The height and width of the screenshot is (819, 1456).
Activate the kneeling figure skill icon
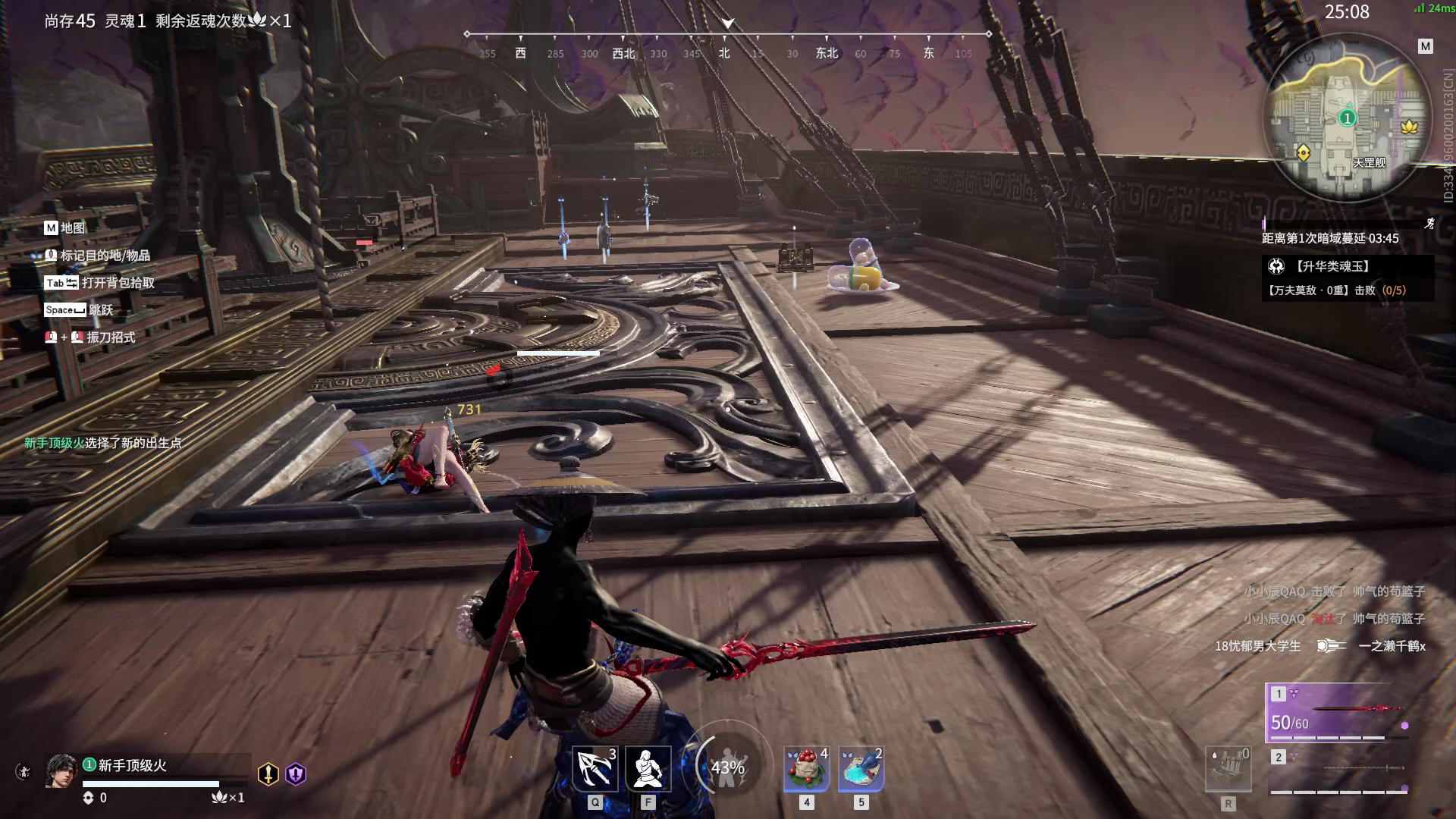pyautogui.click(x=648, y=768)
